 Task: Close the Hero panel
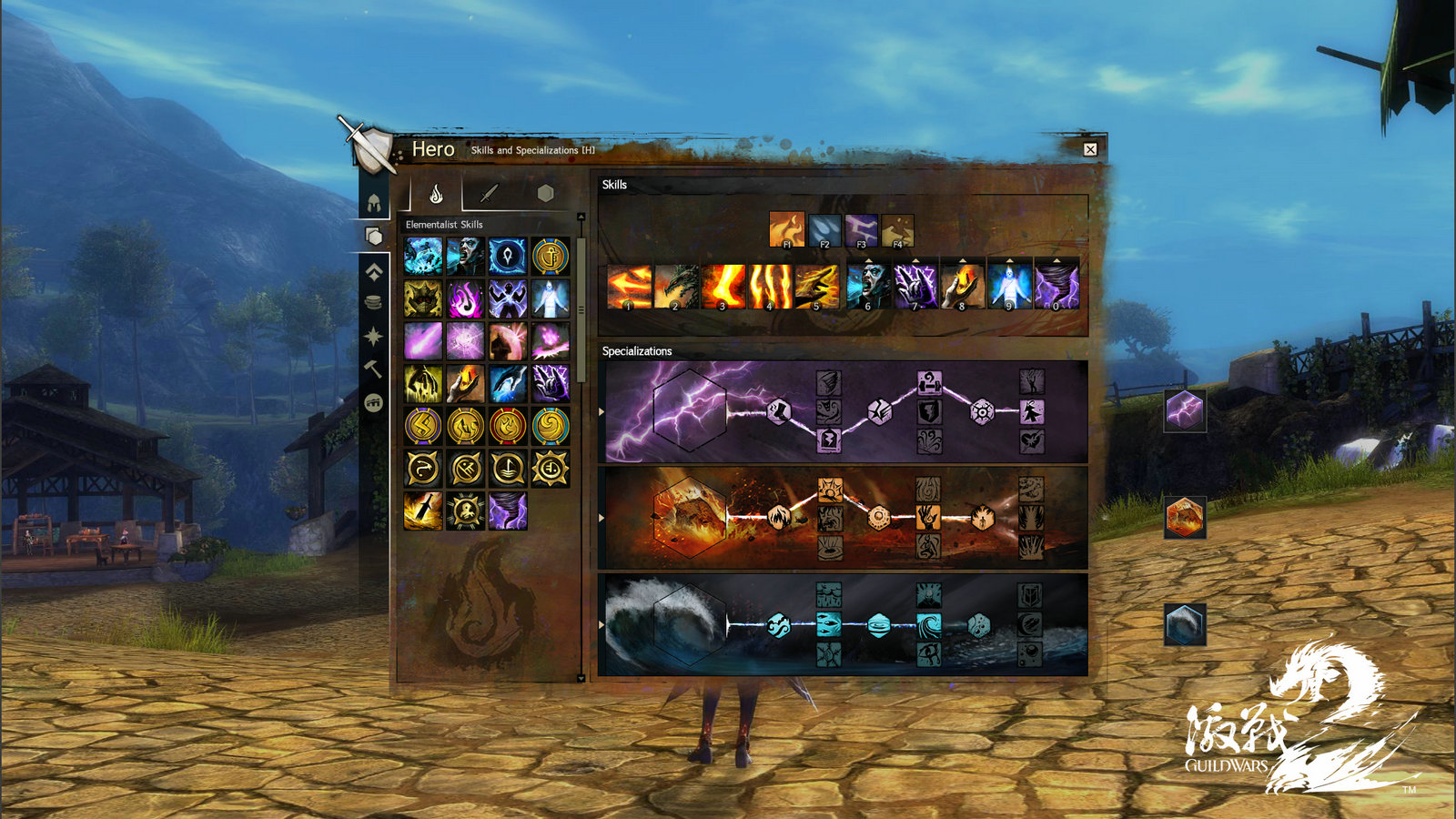tap(1090, 149)
